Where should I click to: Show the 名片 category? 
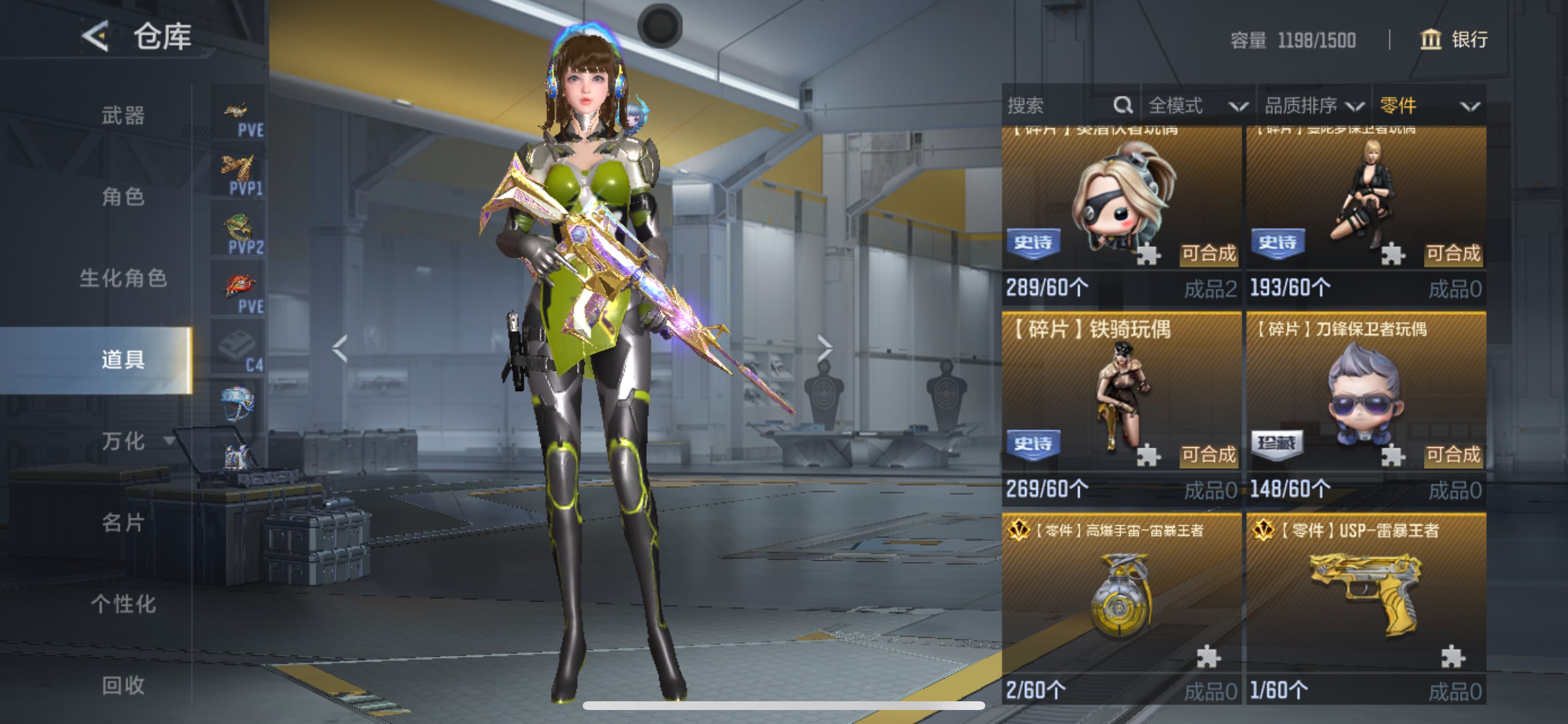tap(123, 523)
